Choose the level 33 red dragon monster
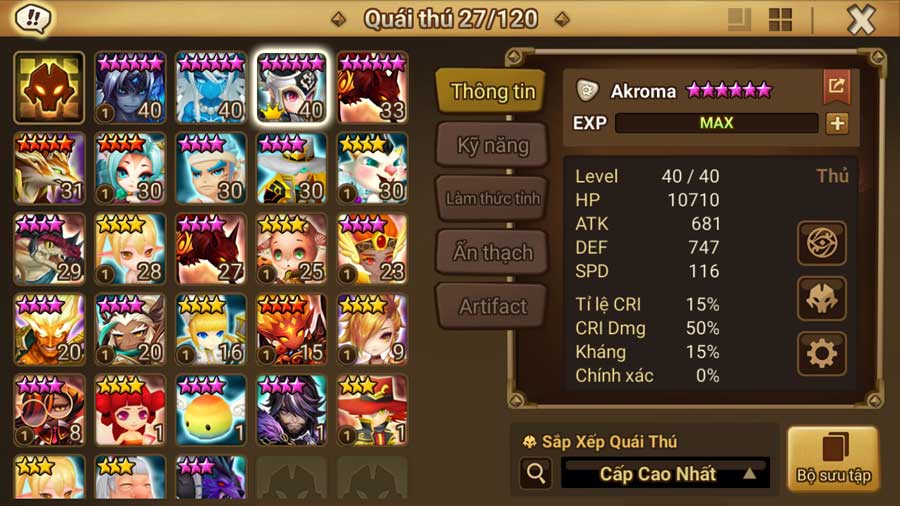The image size is (900, 506). tap(372, 87)
